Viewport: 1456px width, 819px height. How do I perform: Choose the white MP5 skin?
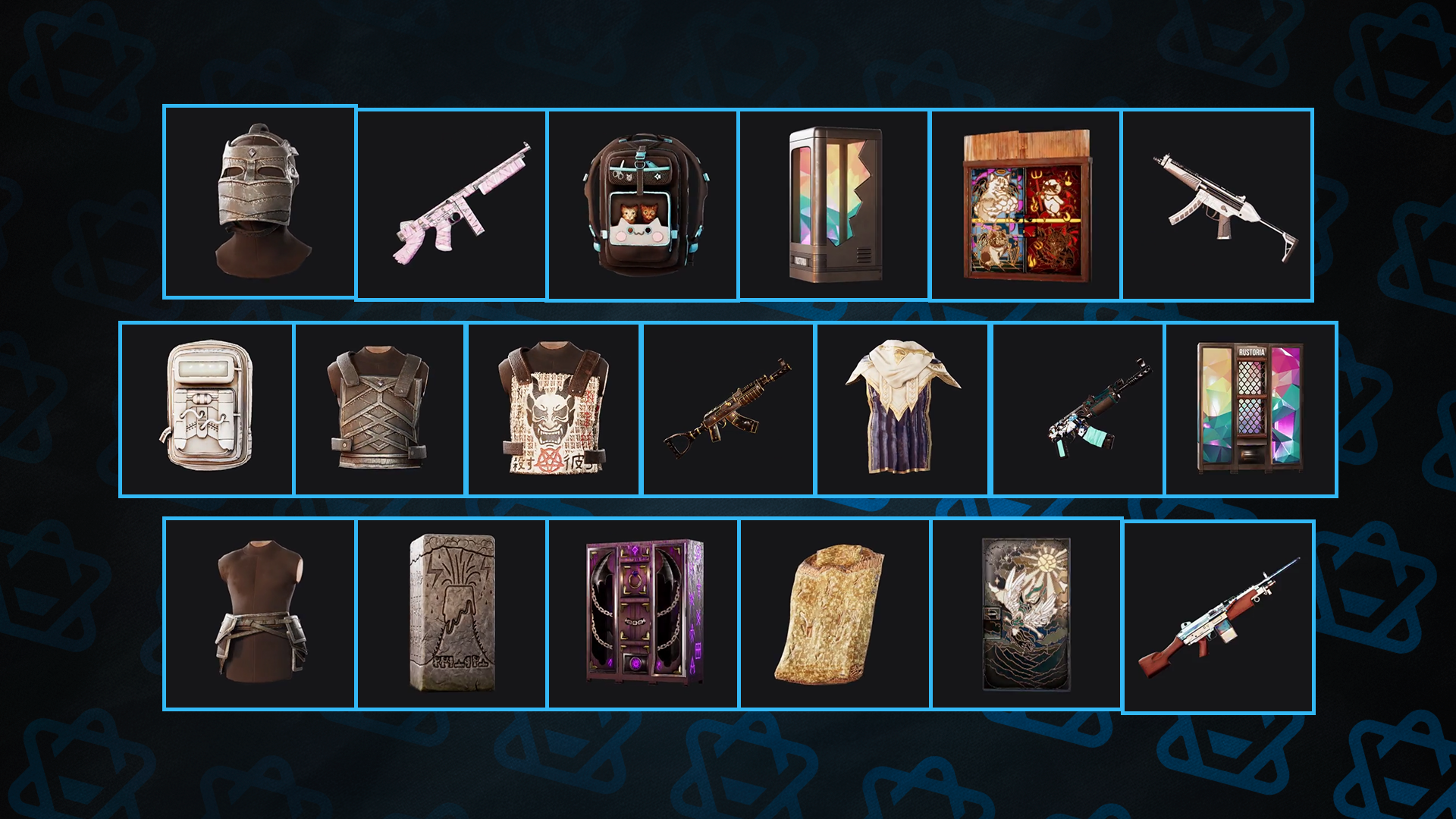pos(1217,205)
